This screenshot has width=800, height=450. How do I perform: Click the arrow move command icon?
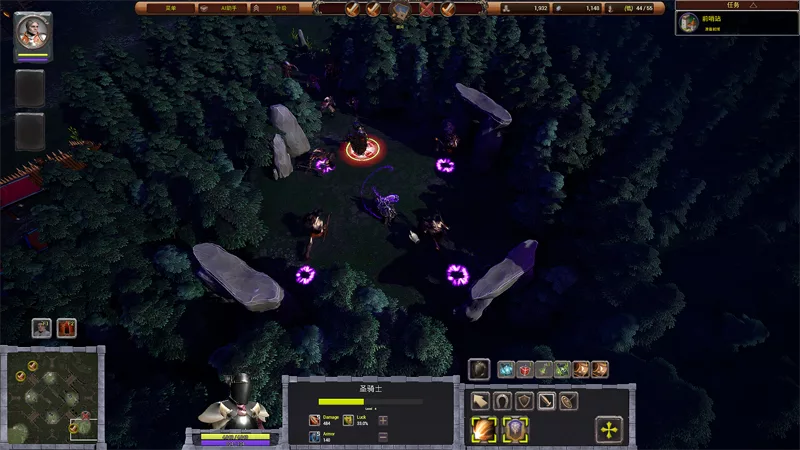(x=480, y=401)
